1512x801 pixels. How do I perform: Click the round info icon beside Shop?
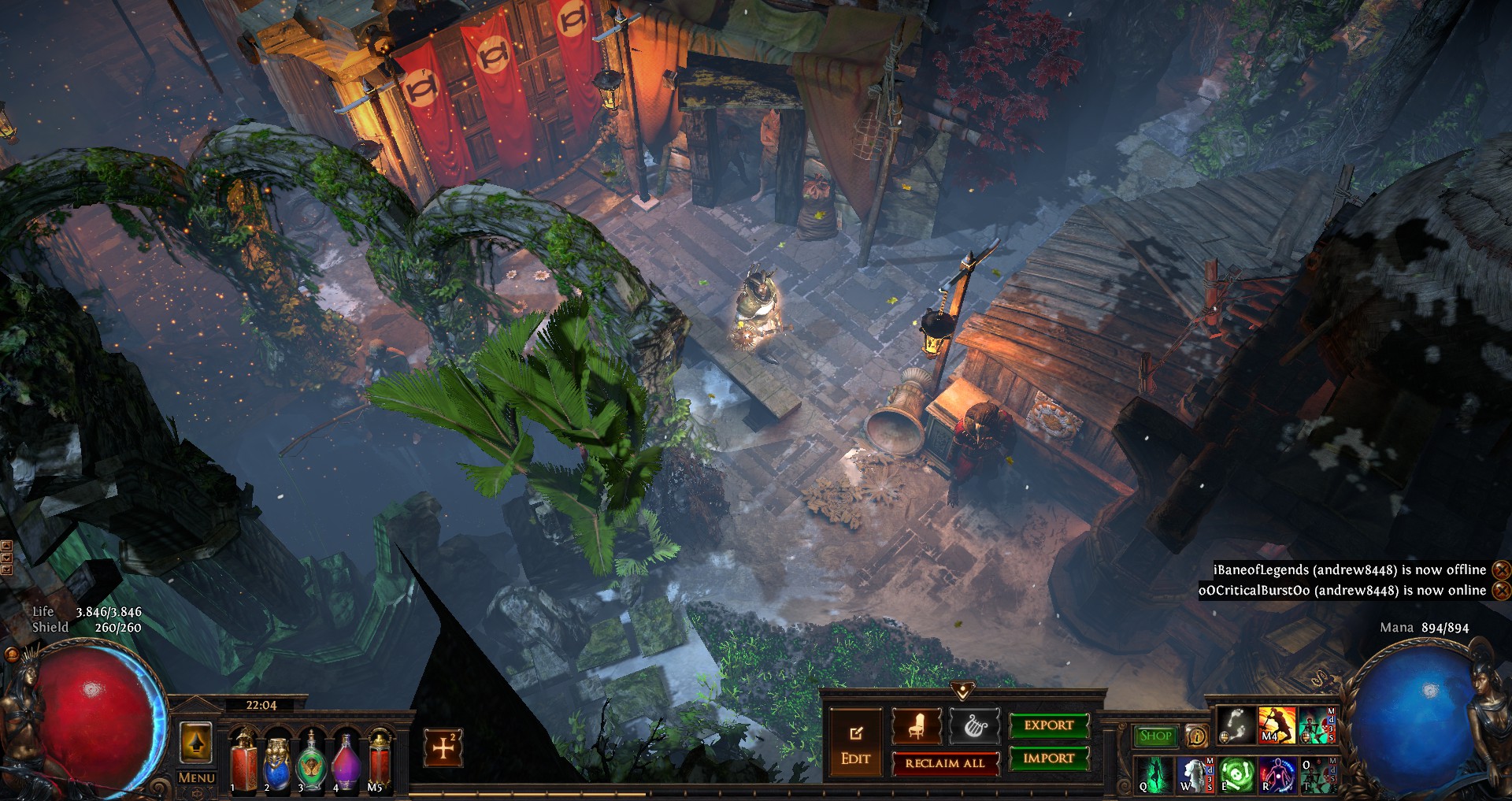pyautogui.click(x=1196, y=736)
